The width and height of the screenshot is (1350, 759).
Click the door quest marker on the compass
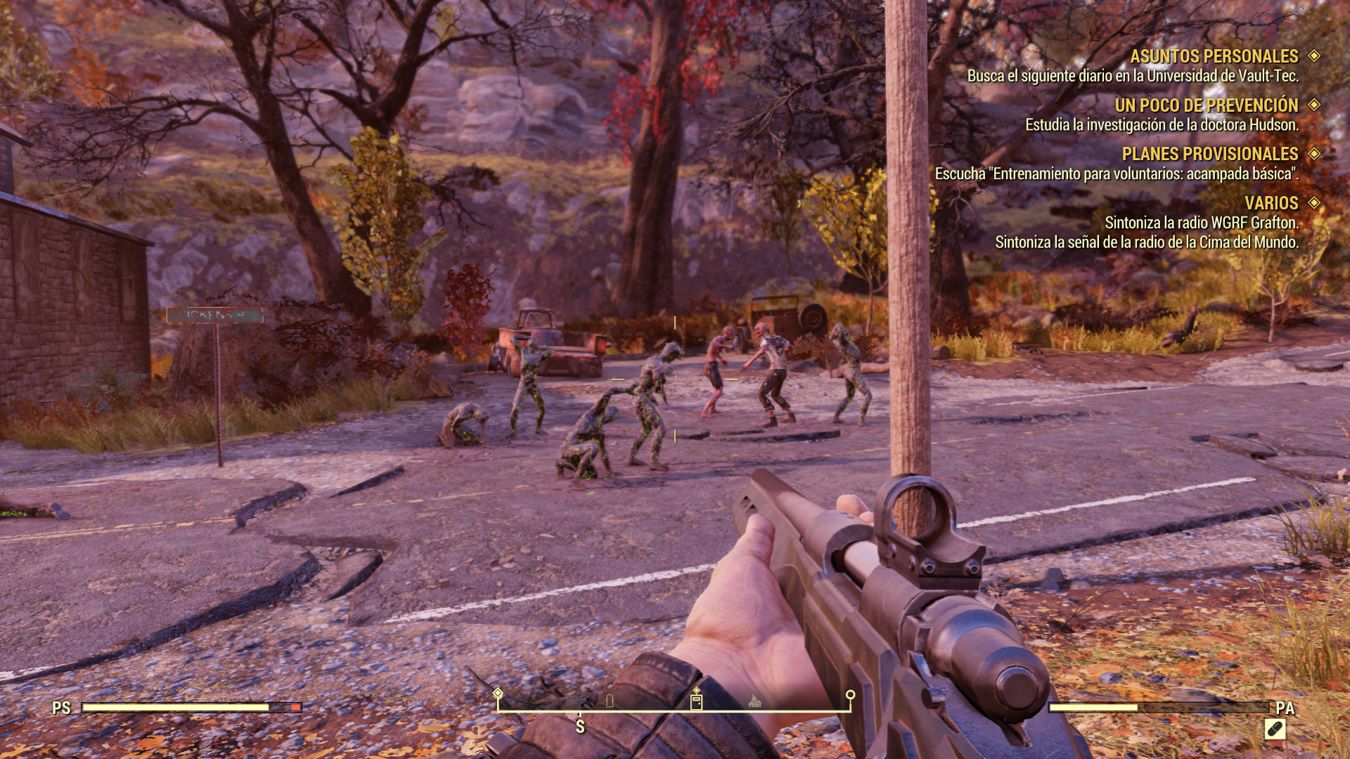click(x=696, y=700)
